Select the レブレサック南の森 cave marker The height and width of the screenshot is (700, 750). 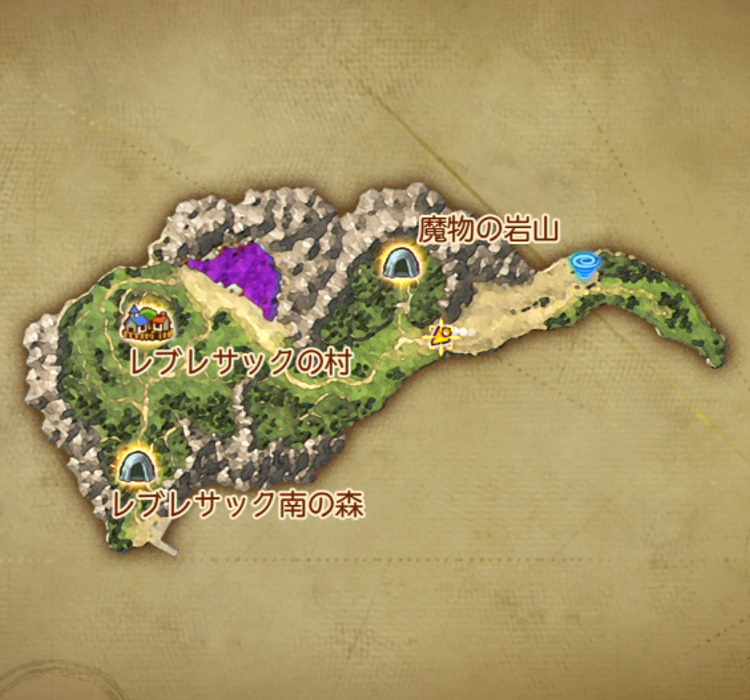[x=135, y=465]
